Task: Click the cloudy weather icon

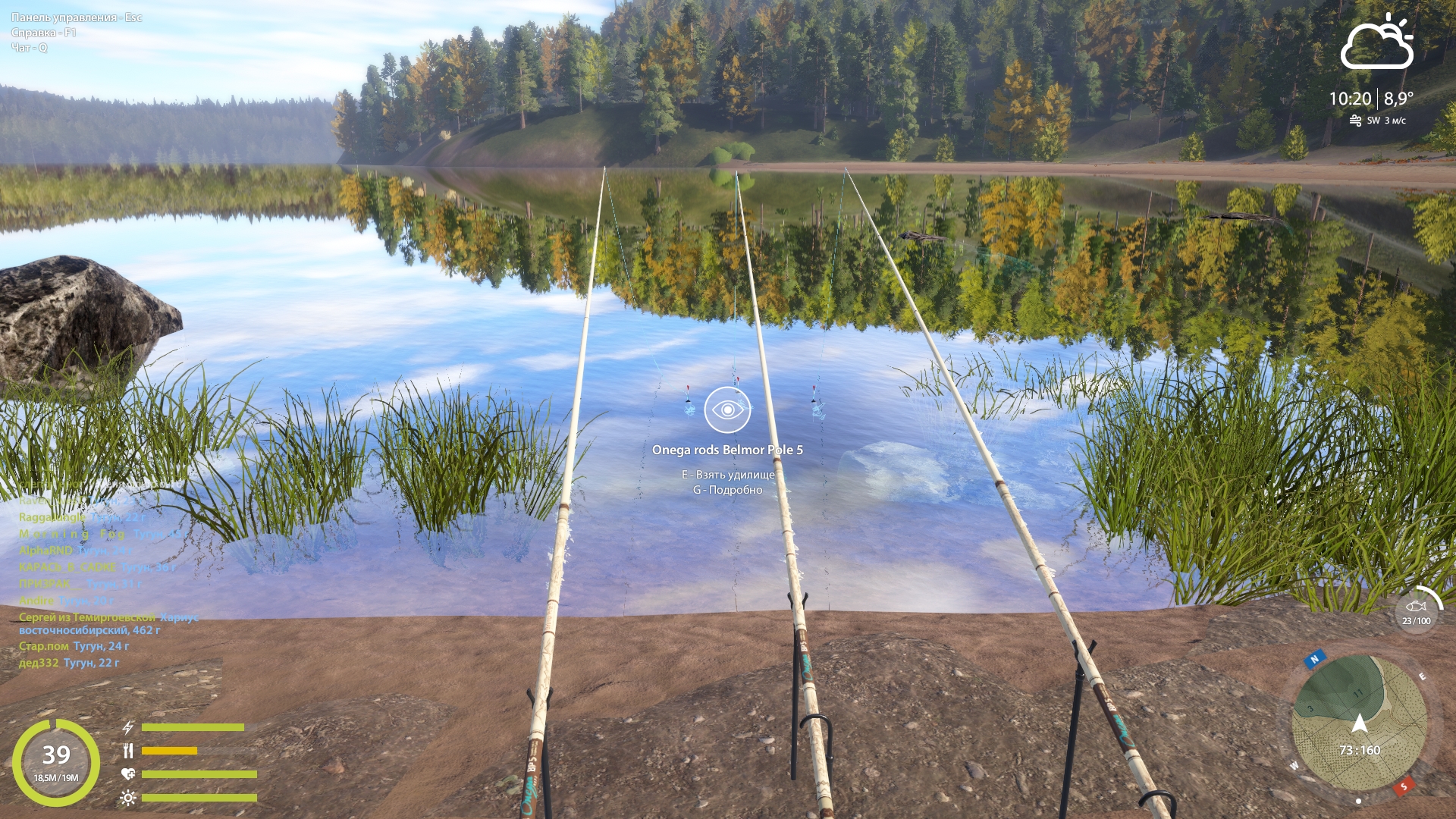Action: pyautogui.click(x=1376, y=43)
